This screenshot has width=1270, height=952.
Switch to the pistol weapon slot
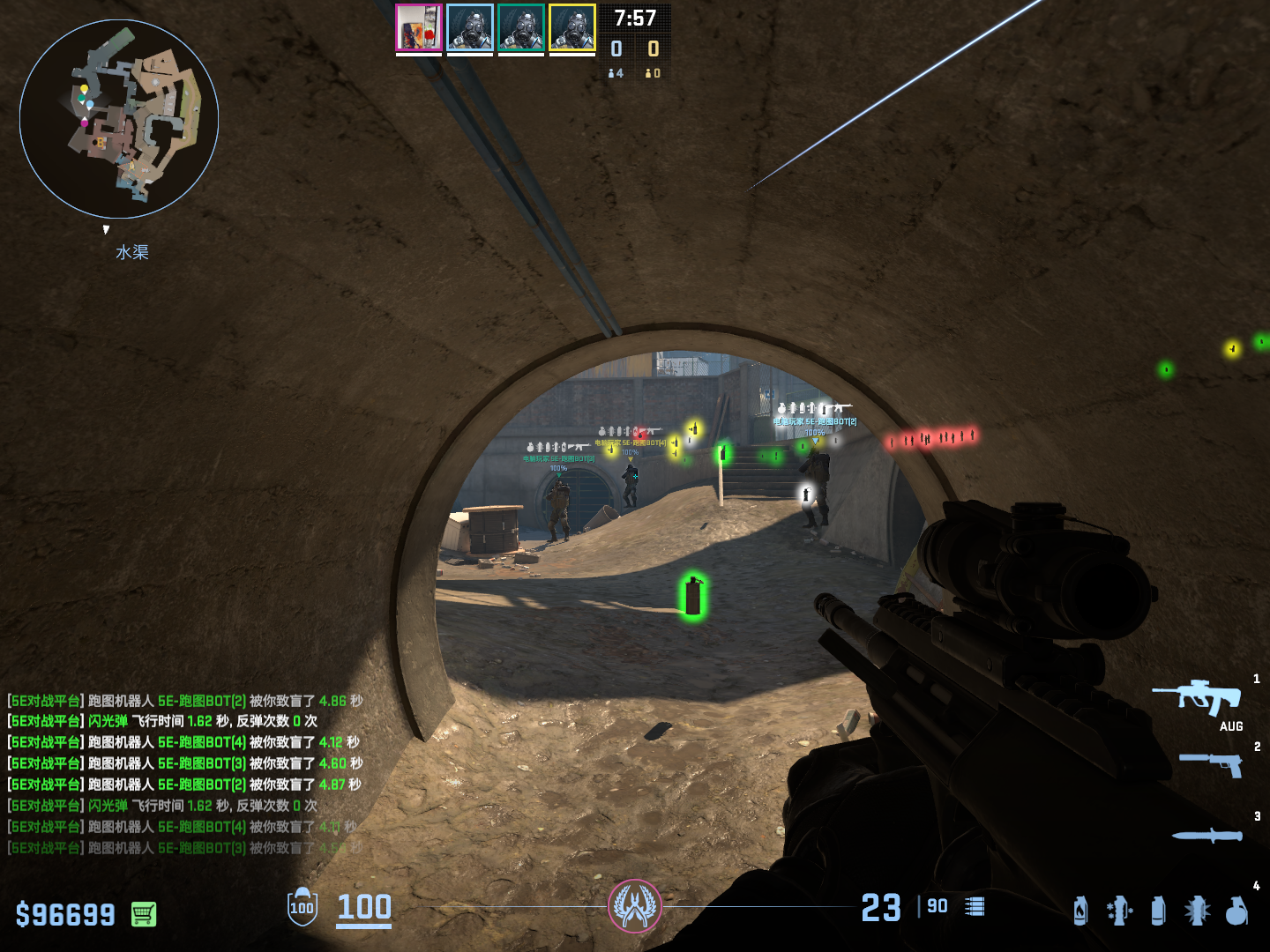[x=1212, y=763]
